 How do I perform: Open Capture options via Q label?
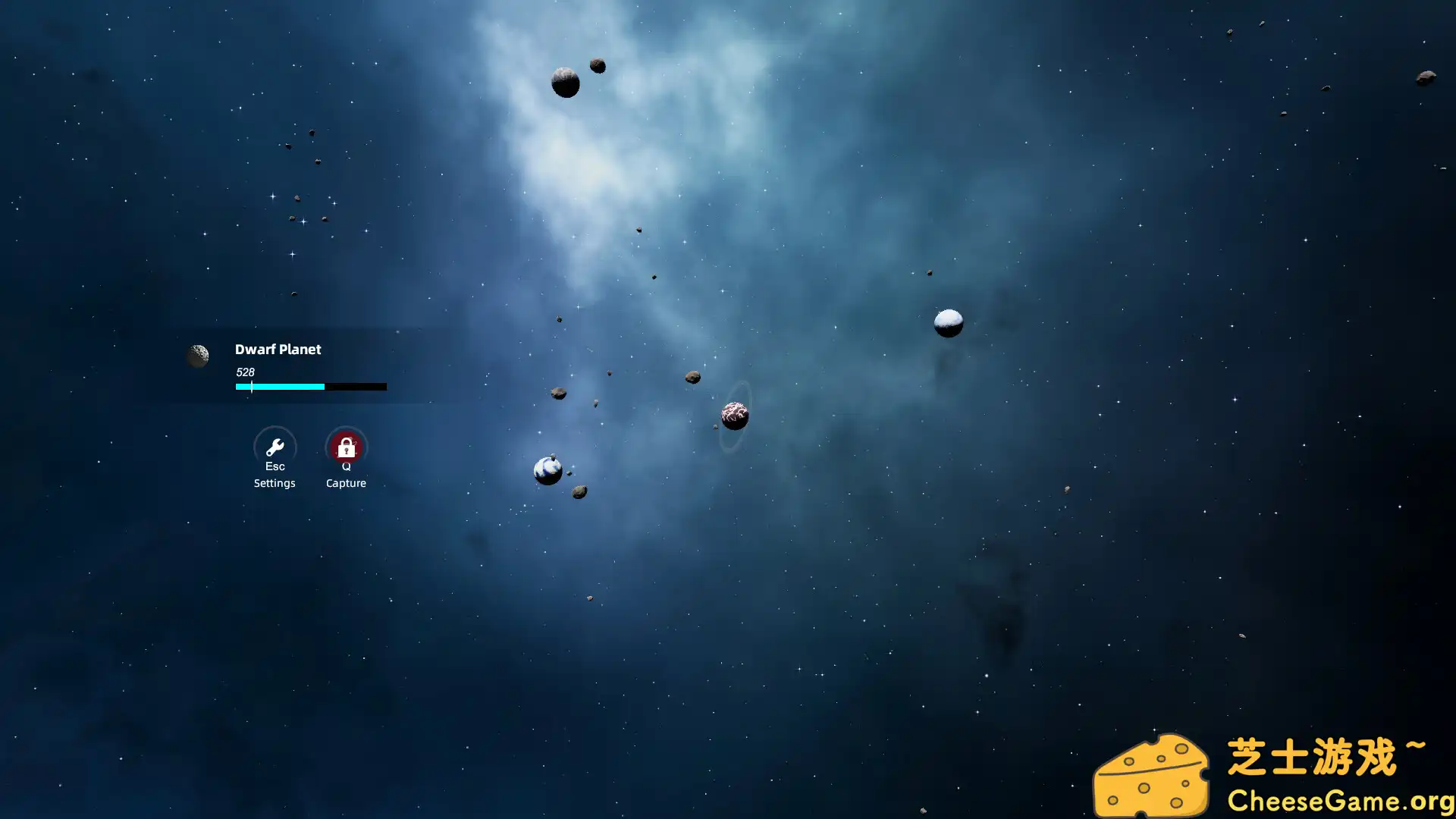pos(346,466)
